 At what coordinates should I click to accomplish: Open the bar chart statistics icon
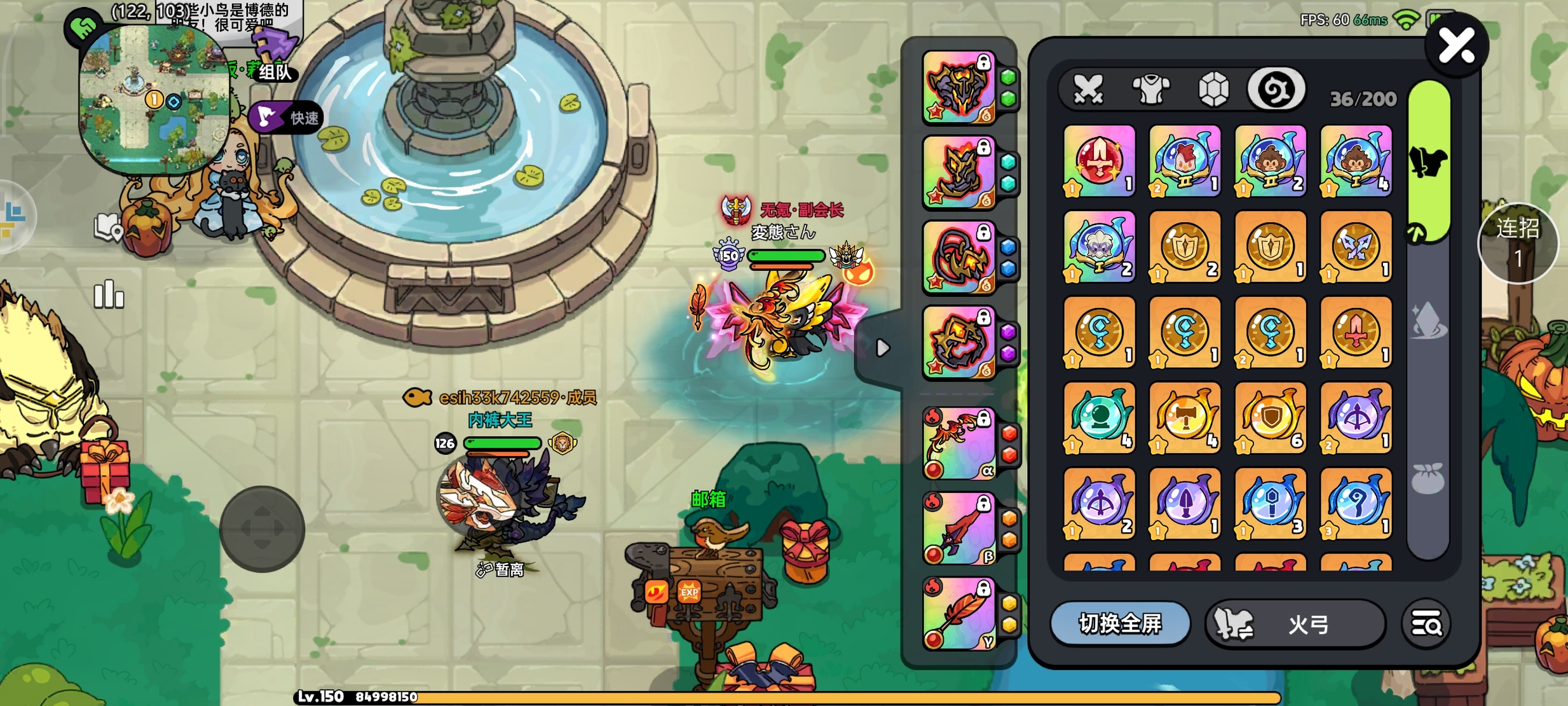(x=109, y=294)
